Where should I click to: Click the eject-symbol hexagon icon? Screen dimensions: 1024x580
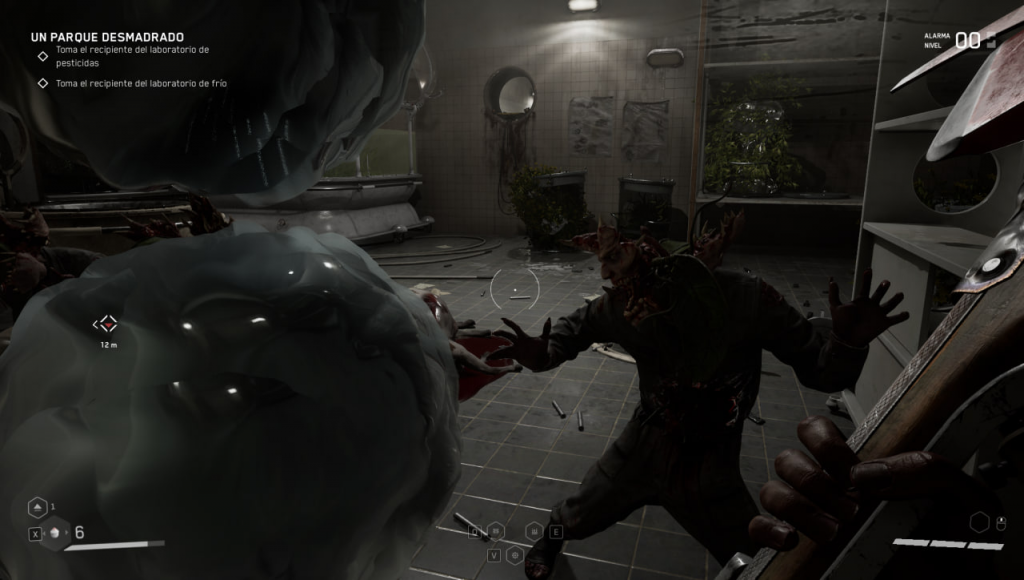[x=38, y=507]
